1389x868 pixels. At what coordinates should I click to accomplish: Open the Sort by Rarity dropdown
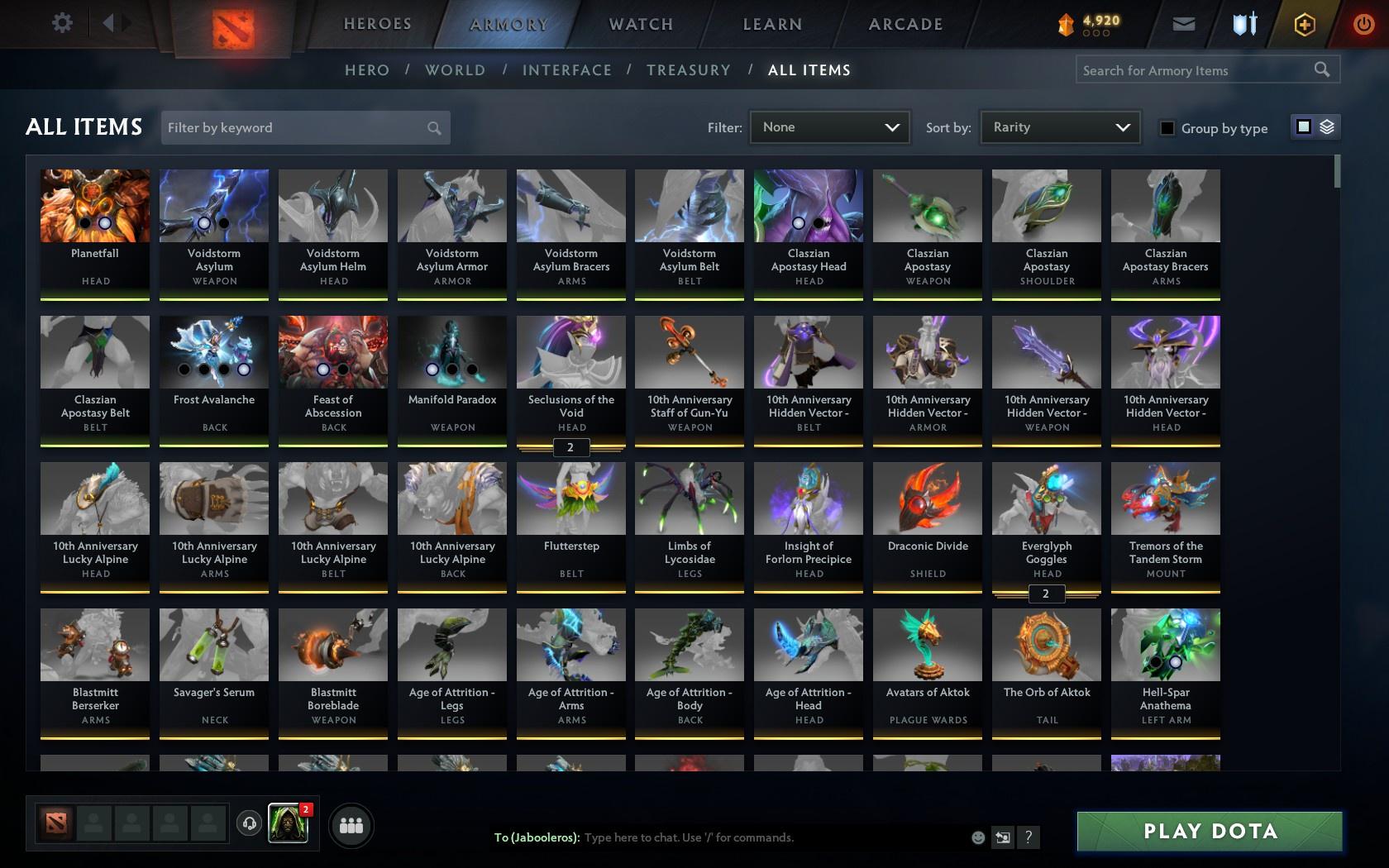point(1059,127)
